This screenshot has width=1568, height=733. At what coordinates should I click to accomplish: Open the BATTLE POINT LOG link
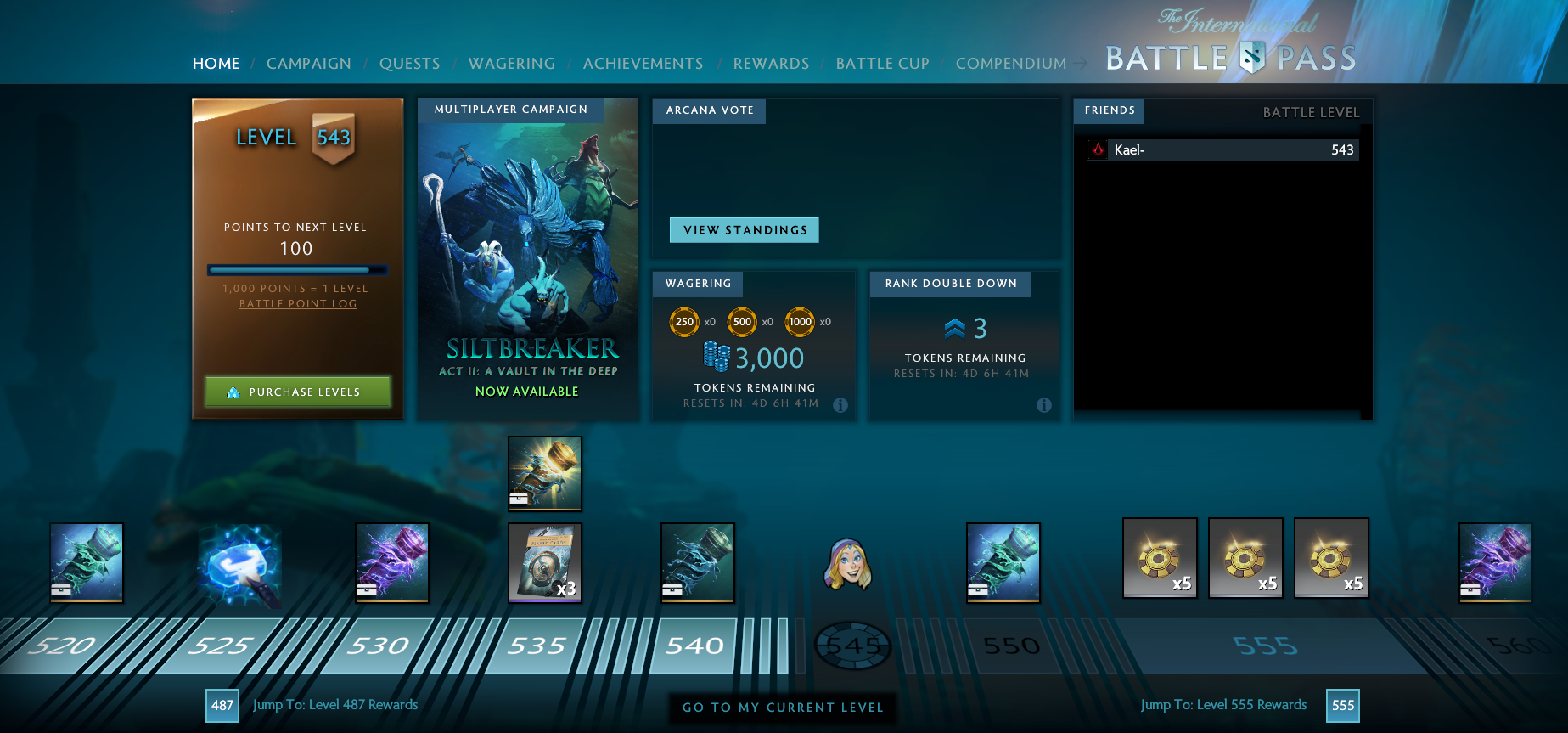click(x=297, y=303)
